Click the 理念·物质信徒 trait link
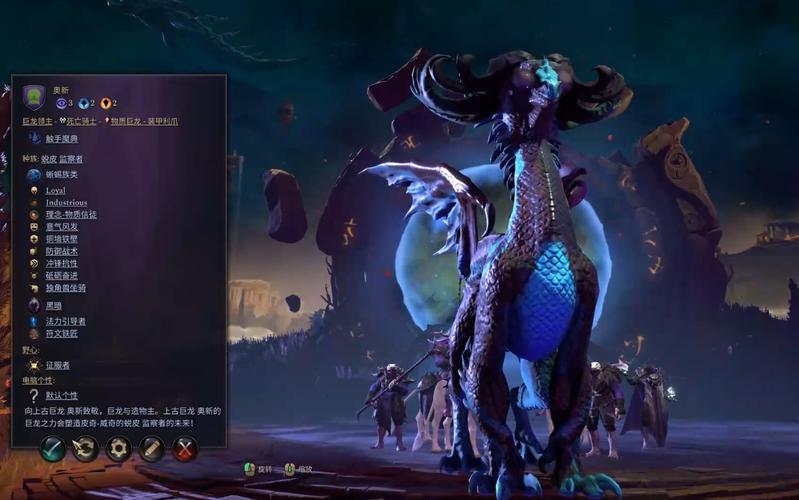Screen dimensions: 799x500 (70, 214)
